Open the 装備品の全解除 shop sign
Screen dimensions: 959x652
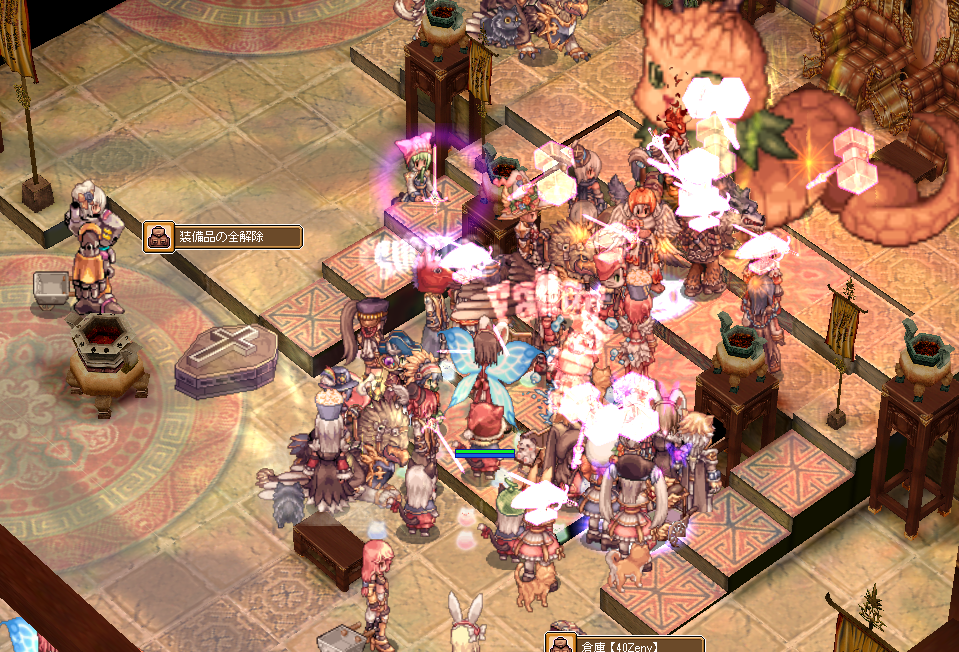point(223,237)
